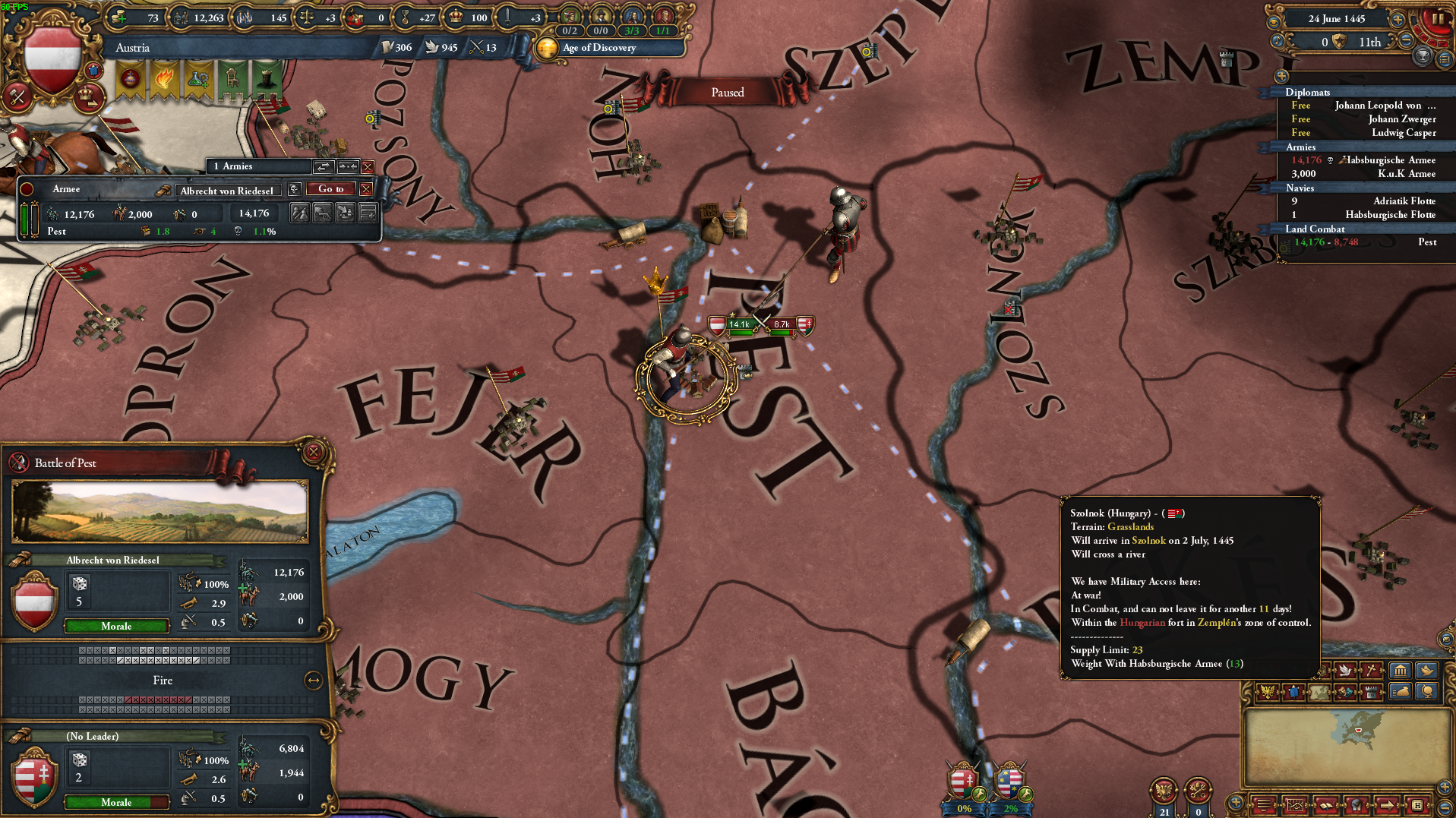
Task: Unpause the game via the Paused banner
Action: (727, 91)
